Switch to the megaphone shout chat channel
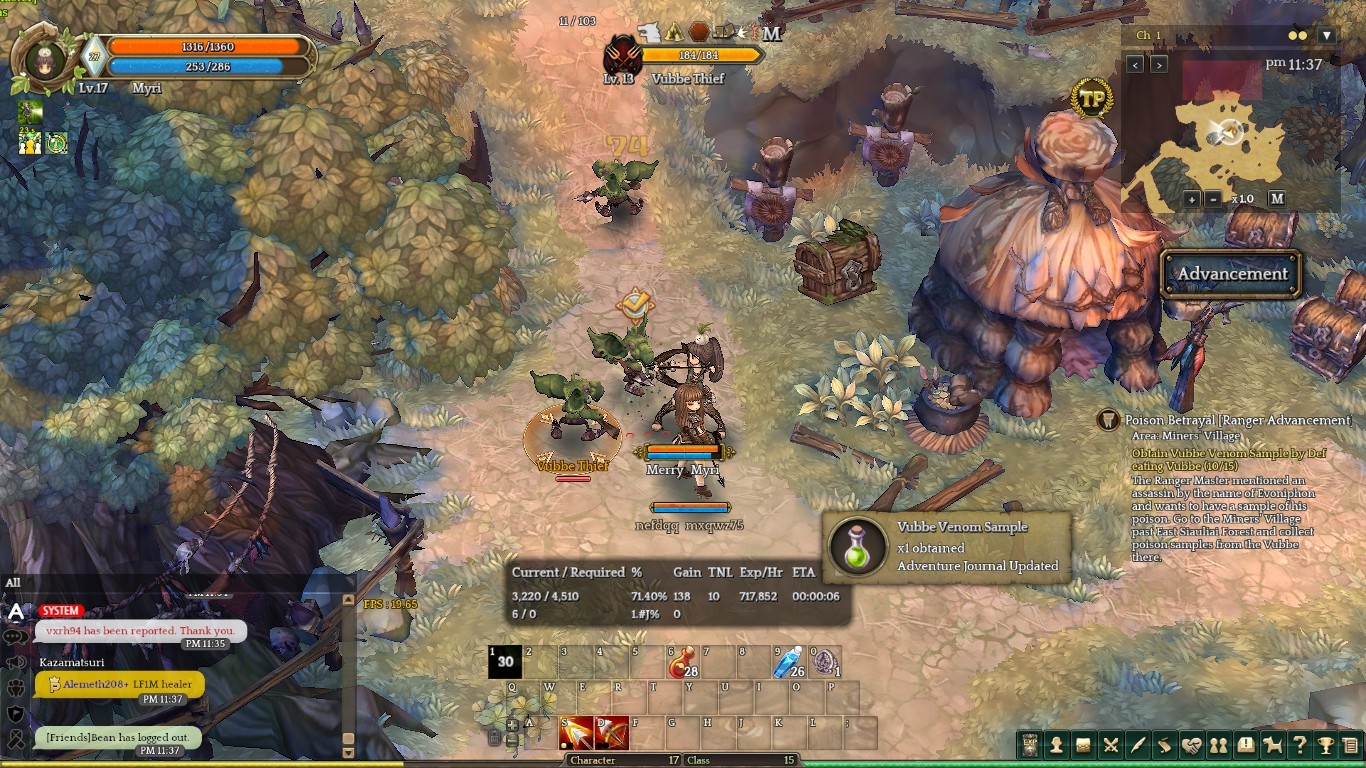1366x768 pixels. pyautogui.click(x=16, y=663)
